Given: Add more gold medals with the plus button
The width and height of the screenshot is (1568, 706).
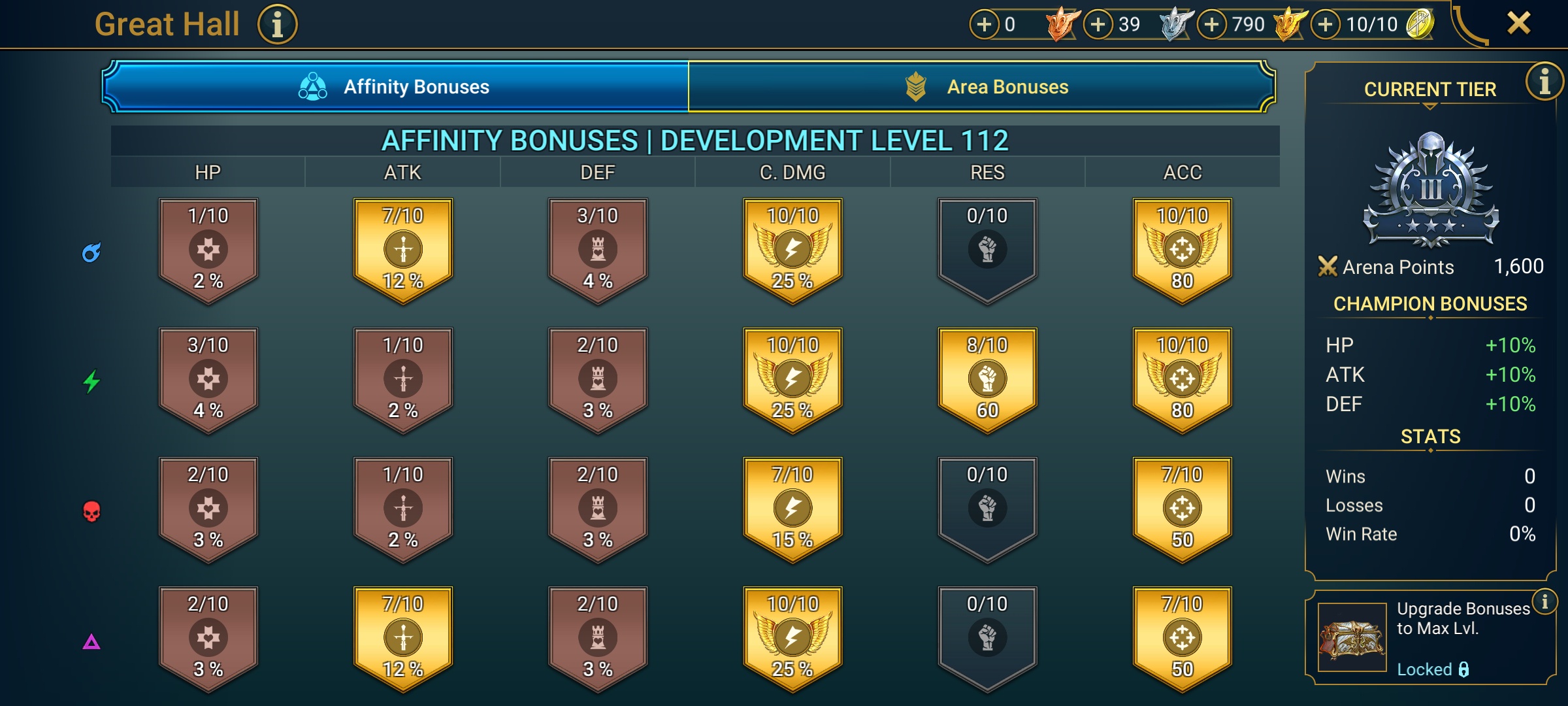Looking at the screenshot, I should 1212,25.
